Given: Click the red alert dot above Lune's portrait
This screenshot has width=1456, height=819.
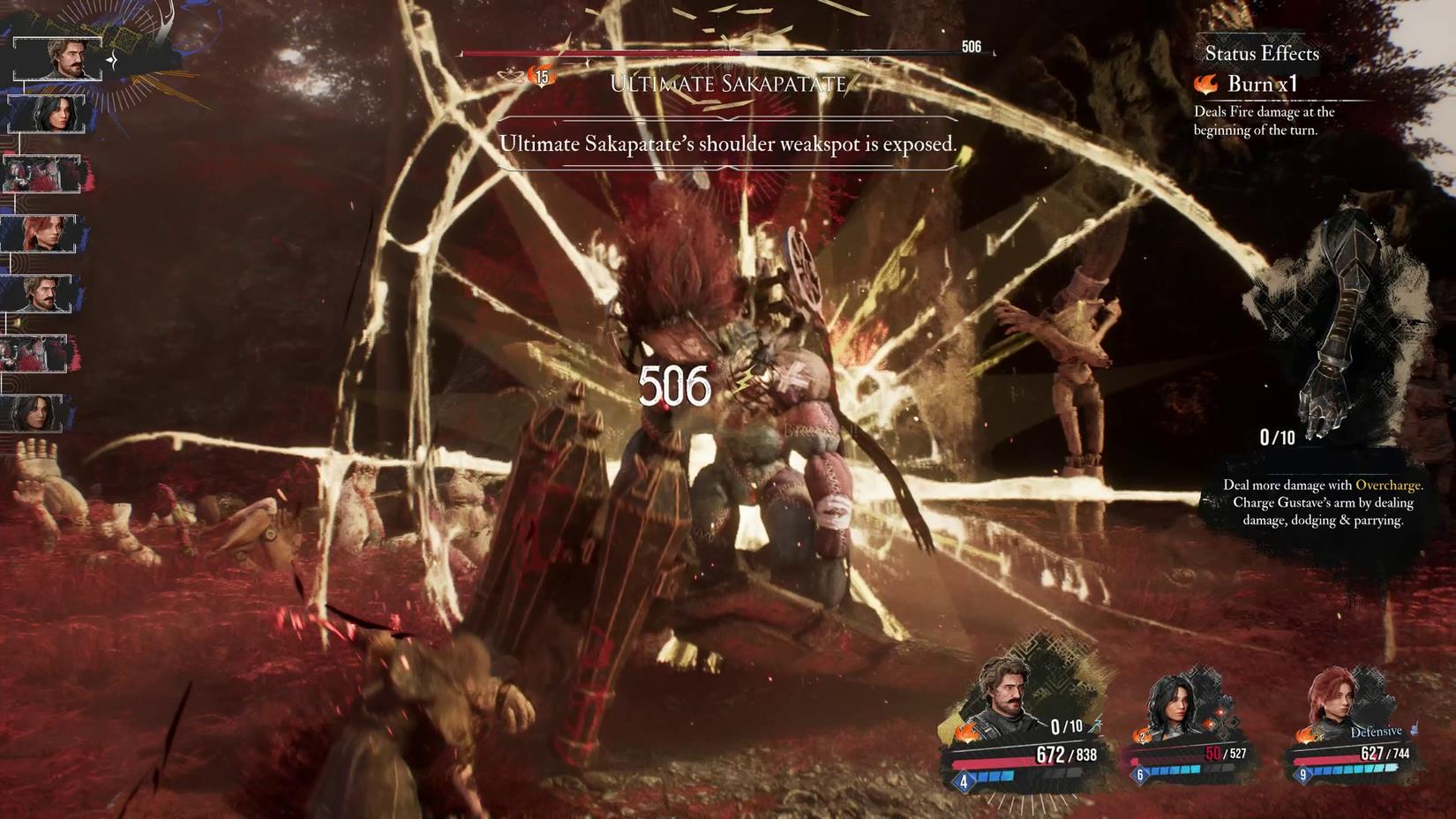Looking at the screenshot, I should 1220,711.
